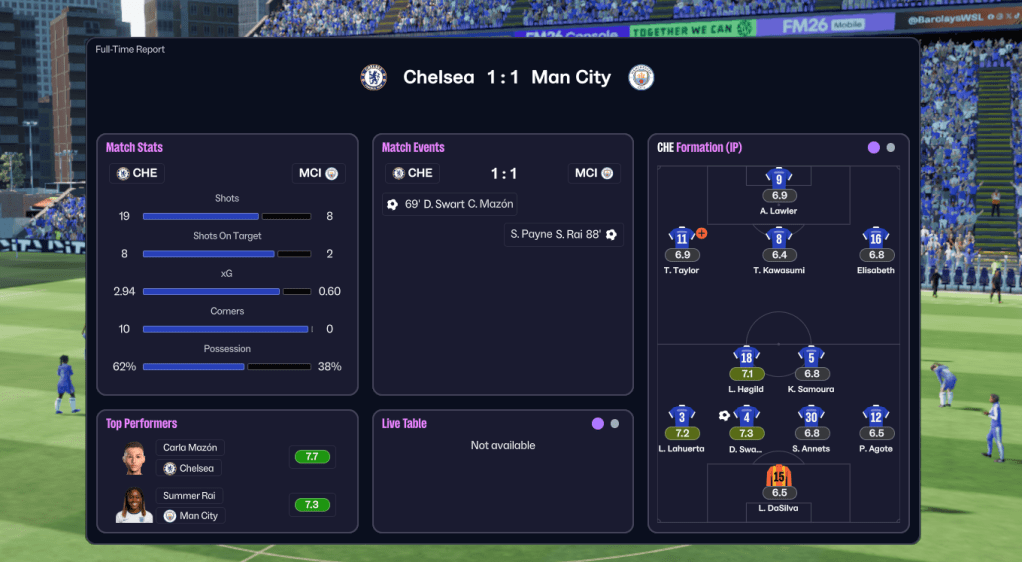The height and width of the screenshot is (562, 1022).
Task: Switch Live Table page using grey dot
Action: coord(615,424)
